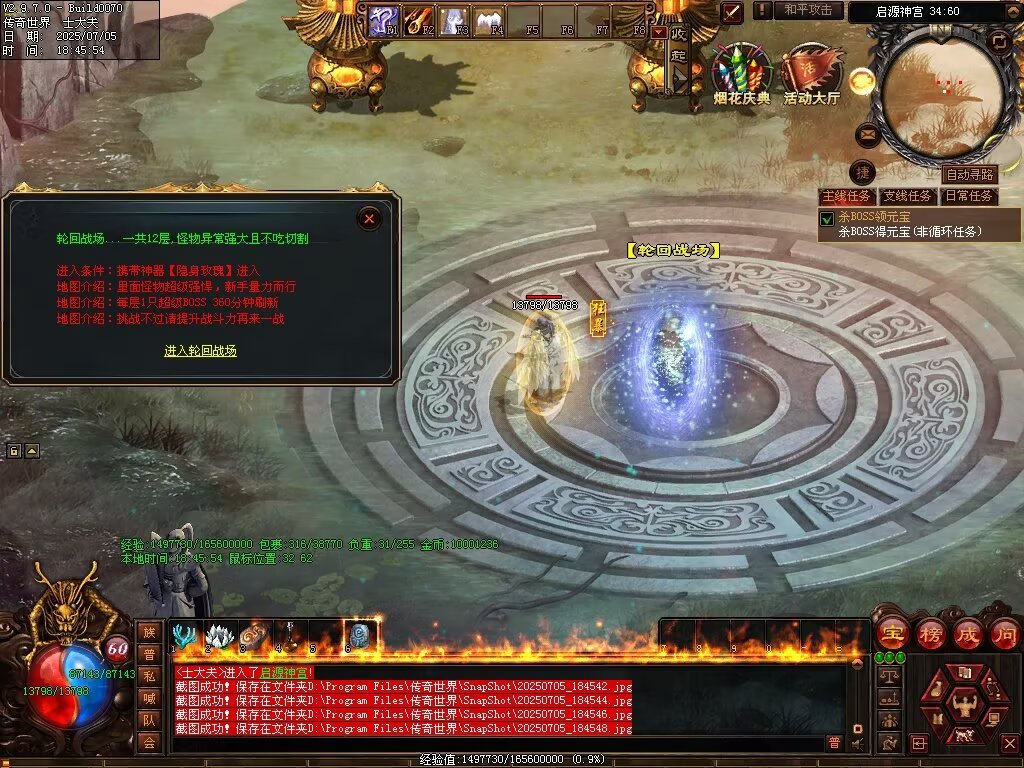Image resolution: width=1024 pixels, height=768 pixels.
Task: Select the 私 private chat channel
Action: click(x=149, y=675)
